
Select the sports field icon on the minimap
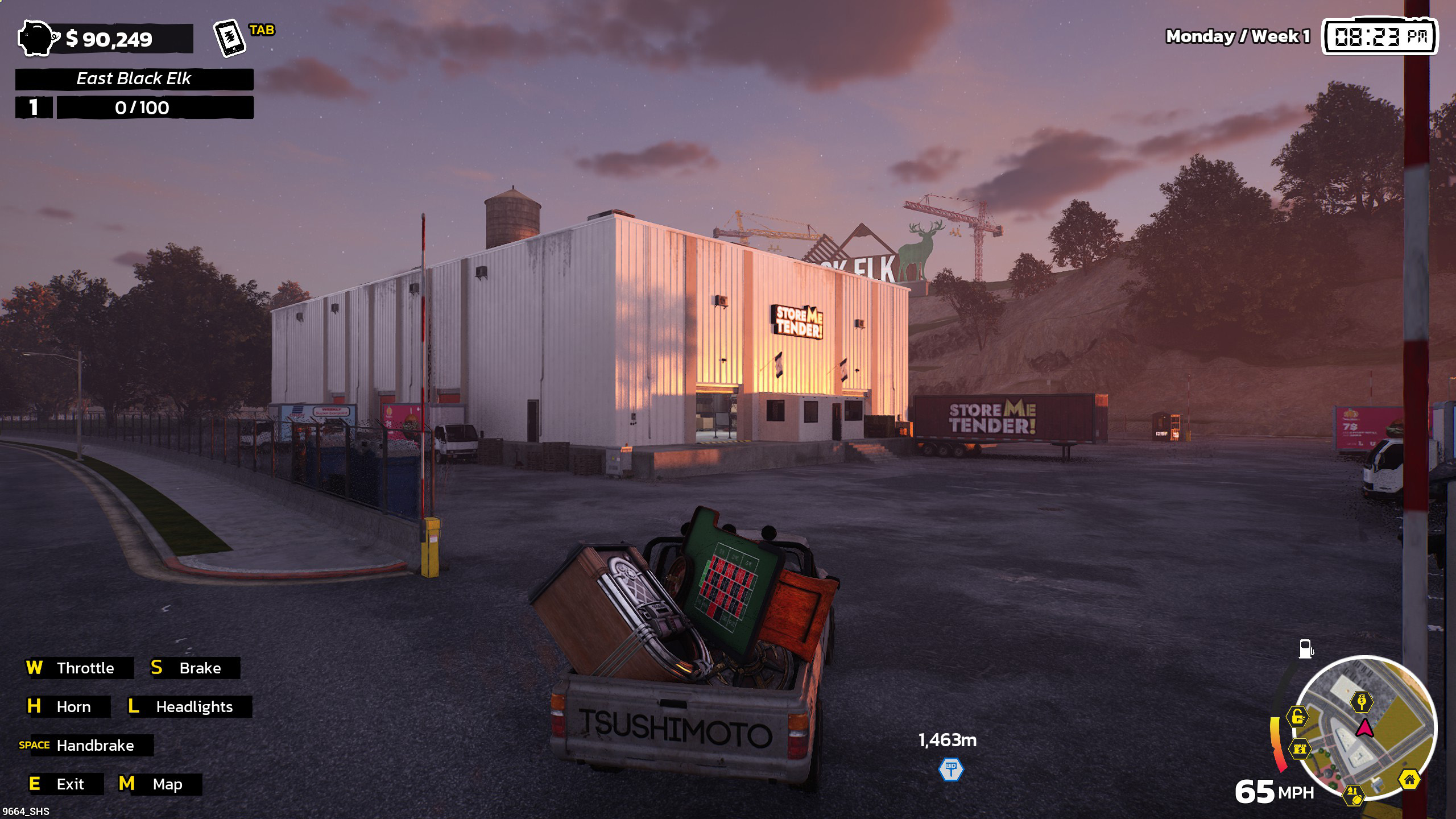pyautogui.click(x=1354, y=795)
